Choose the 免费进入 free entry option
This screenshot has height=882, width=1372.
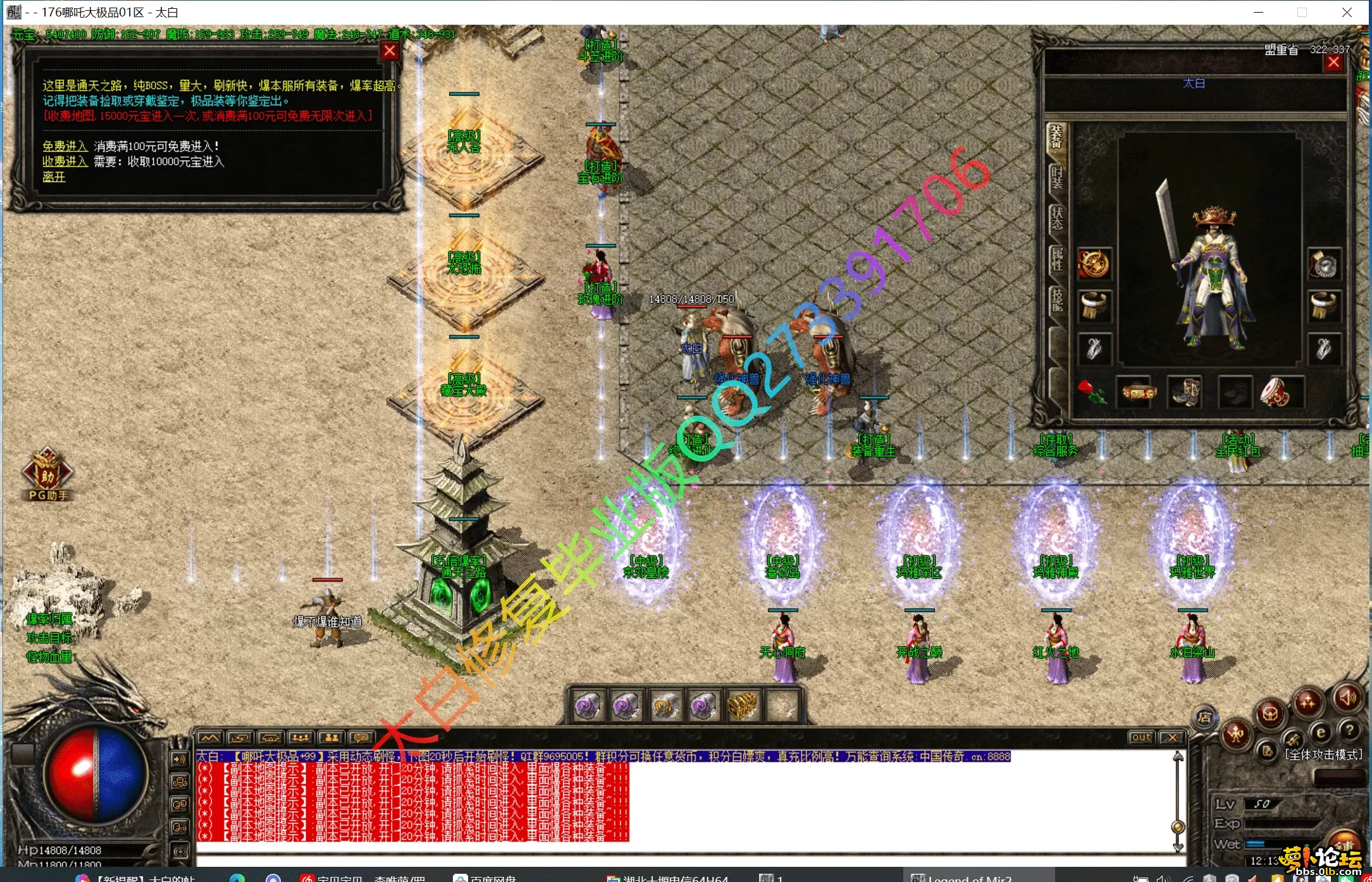click(65, 146)
